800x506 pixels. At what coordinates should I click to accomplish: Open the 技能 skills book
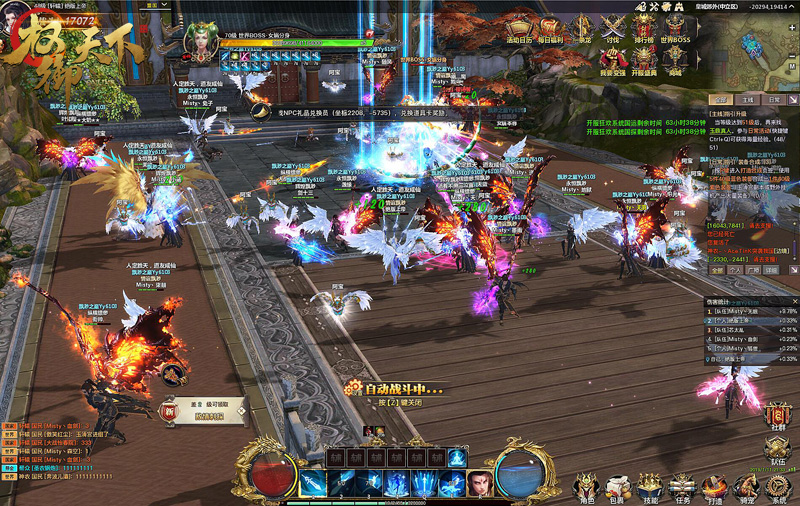tap(650, 487)
